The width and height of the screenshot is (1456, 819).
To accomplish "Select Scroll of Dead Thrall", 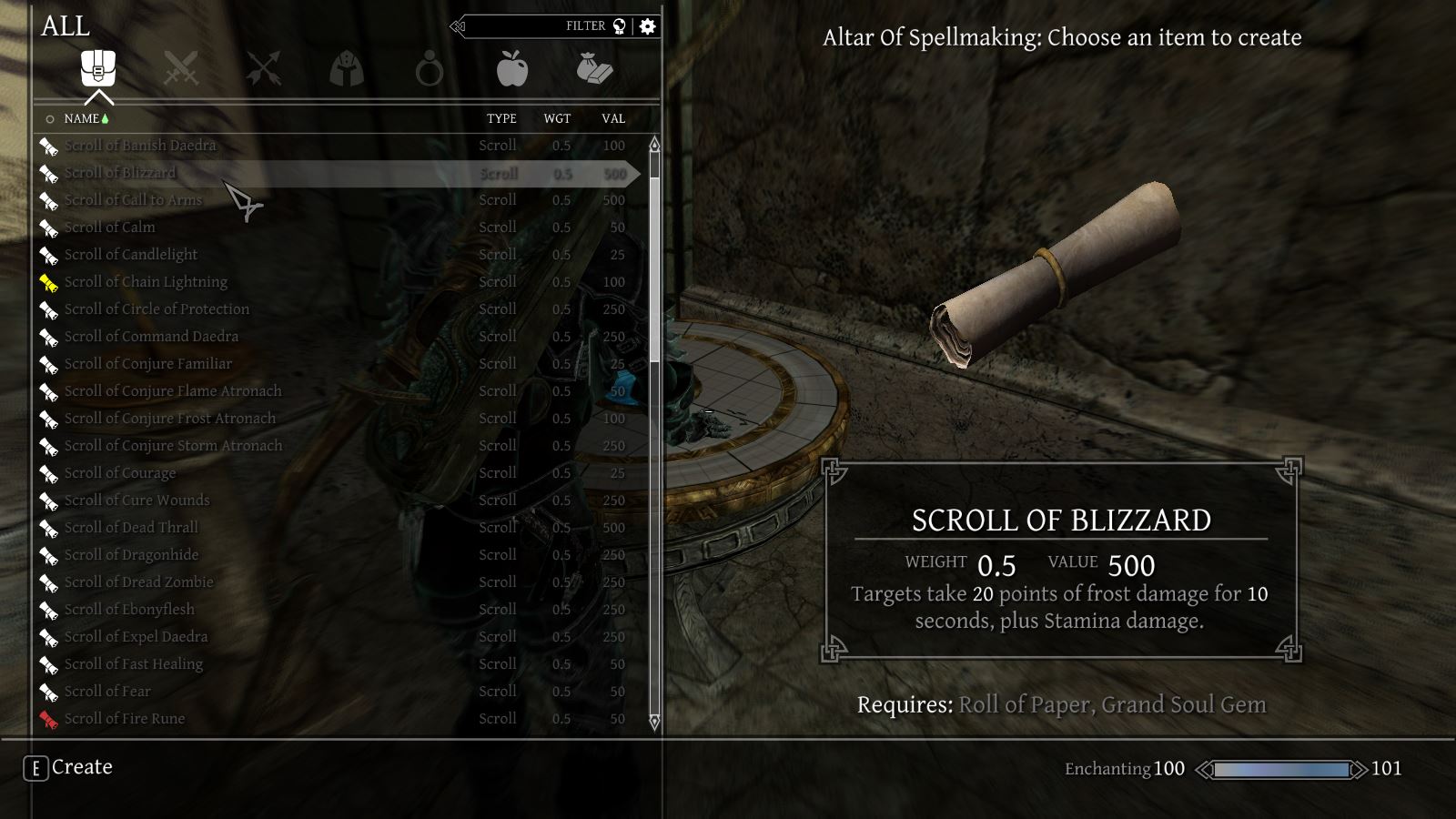I will [131, 528].
